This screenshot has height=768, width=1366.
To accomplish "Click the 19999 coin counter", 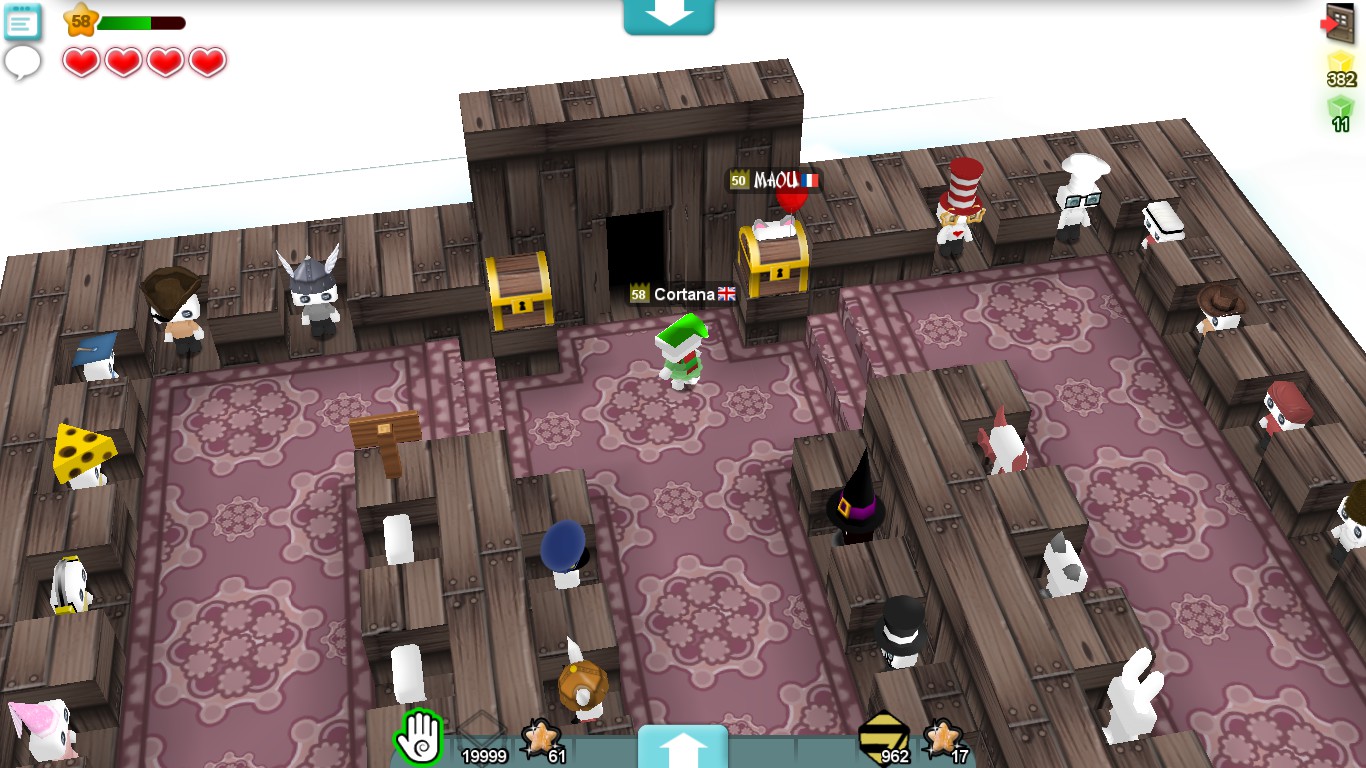I will (483, 757).
